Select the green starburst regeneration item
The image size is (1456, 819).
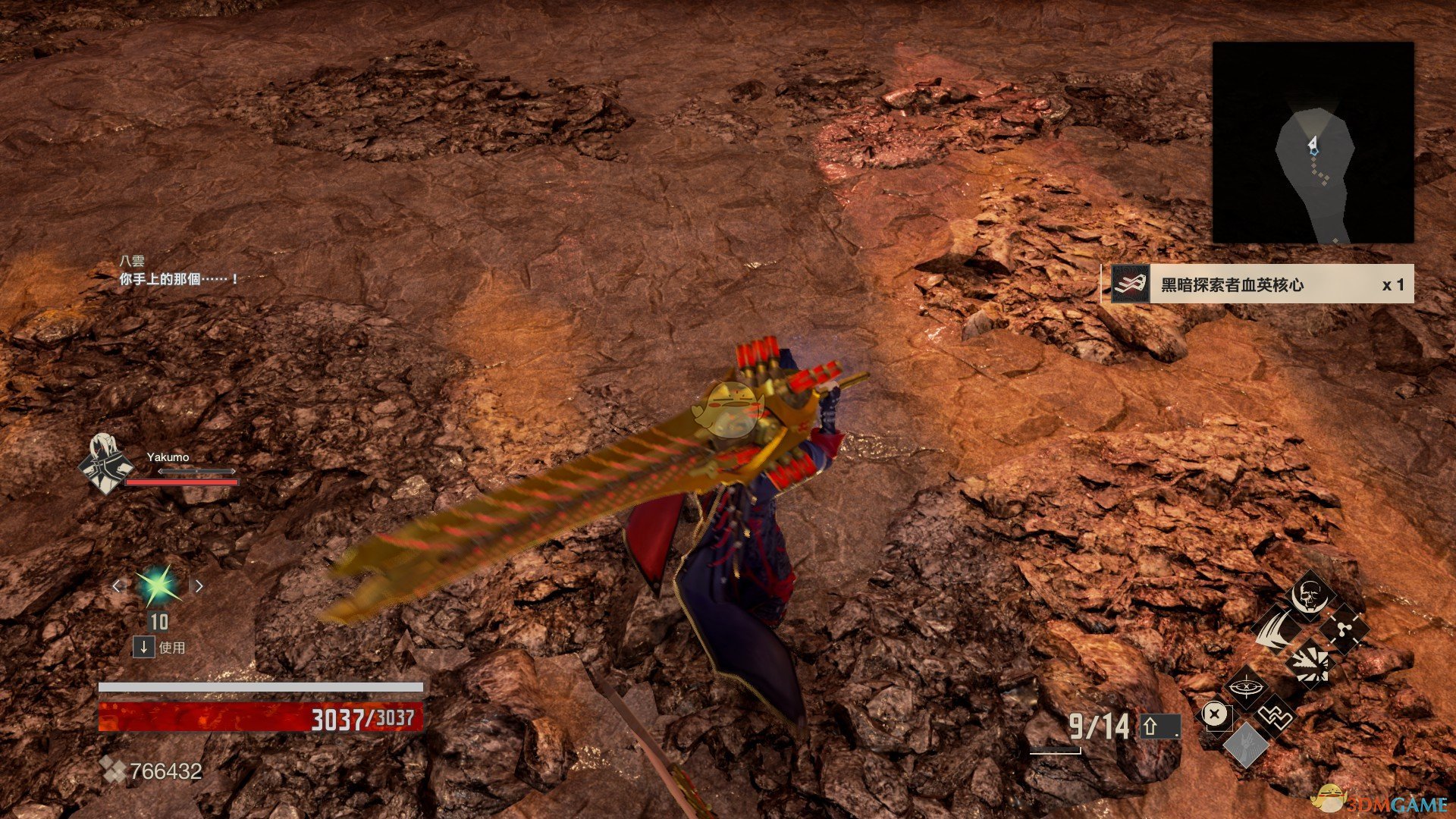tap(158, 585)
